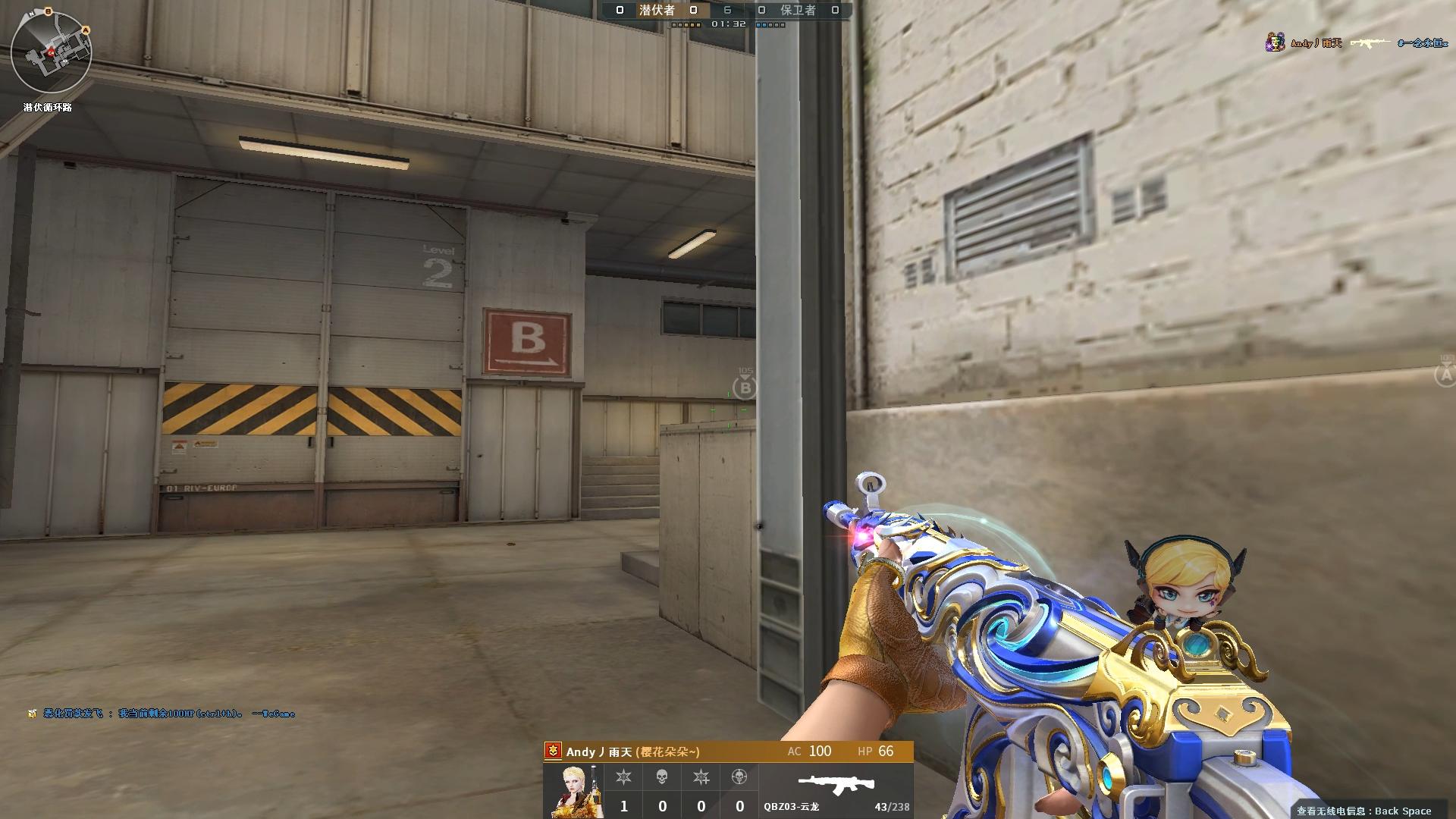Click the B bomb site waypoint marker
This screenshot has width=1456, height=819.
click(x=745, y=388)
